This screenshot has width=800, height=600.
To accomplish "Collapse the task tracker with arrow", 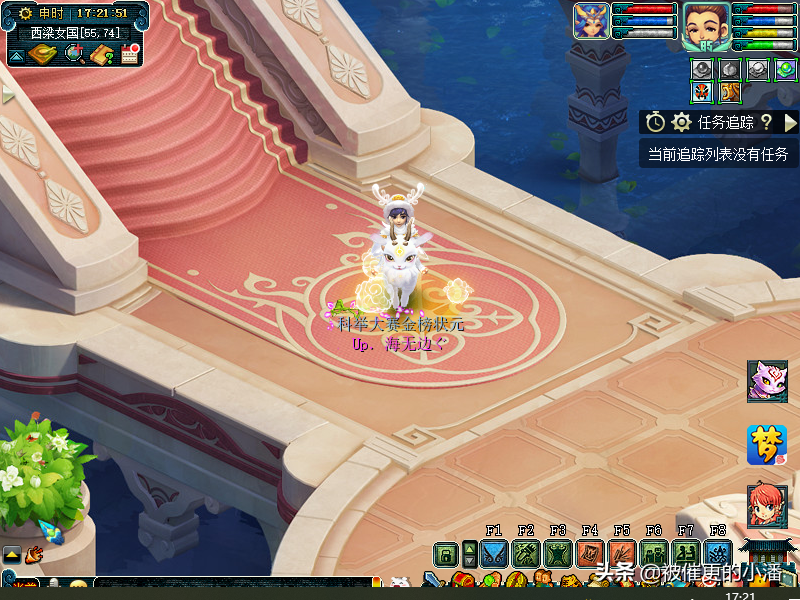I will (x=790, y=122).
